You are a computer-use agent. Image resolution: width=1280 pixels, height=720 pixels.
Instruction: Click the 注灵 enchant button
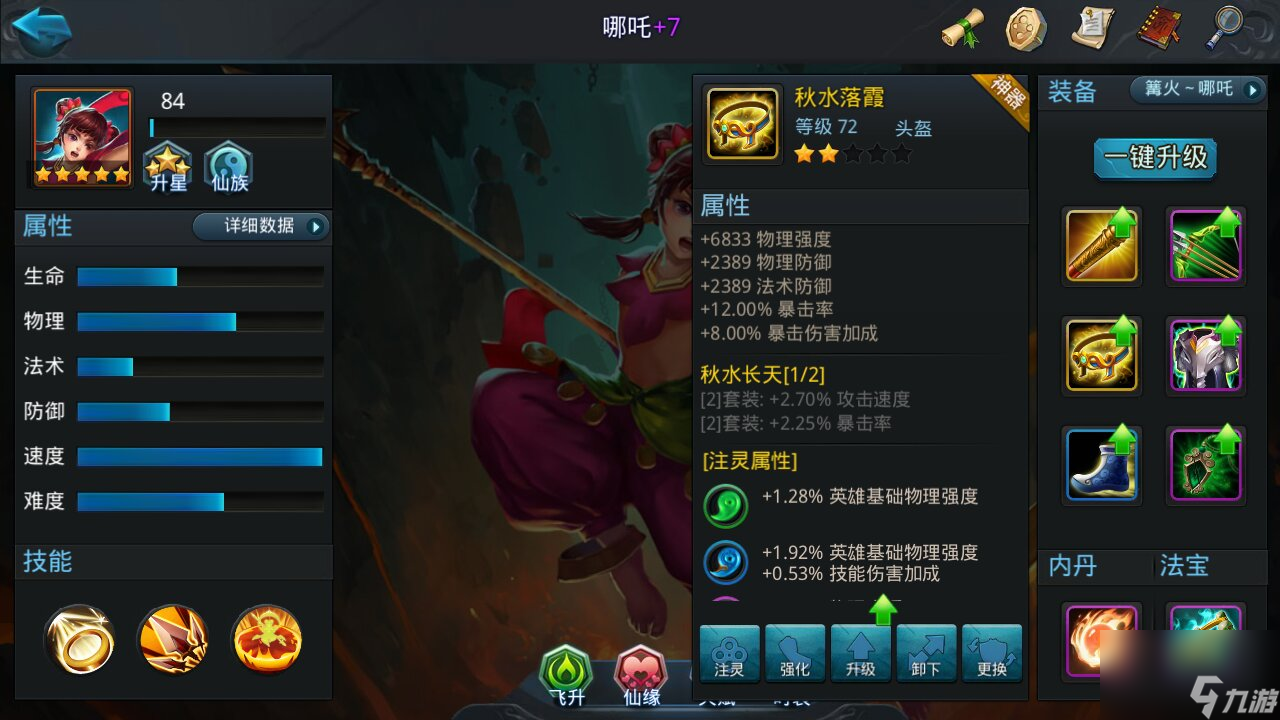pyautogui.click(x=729, y=653)
